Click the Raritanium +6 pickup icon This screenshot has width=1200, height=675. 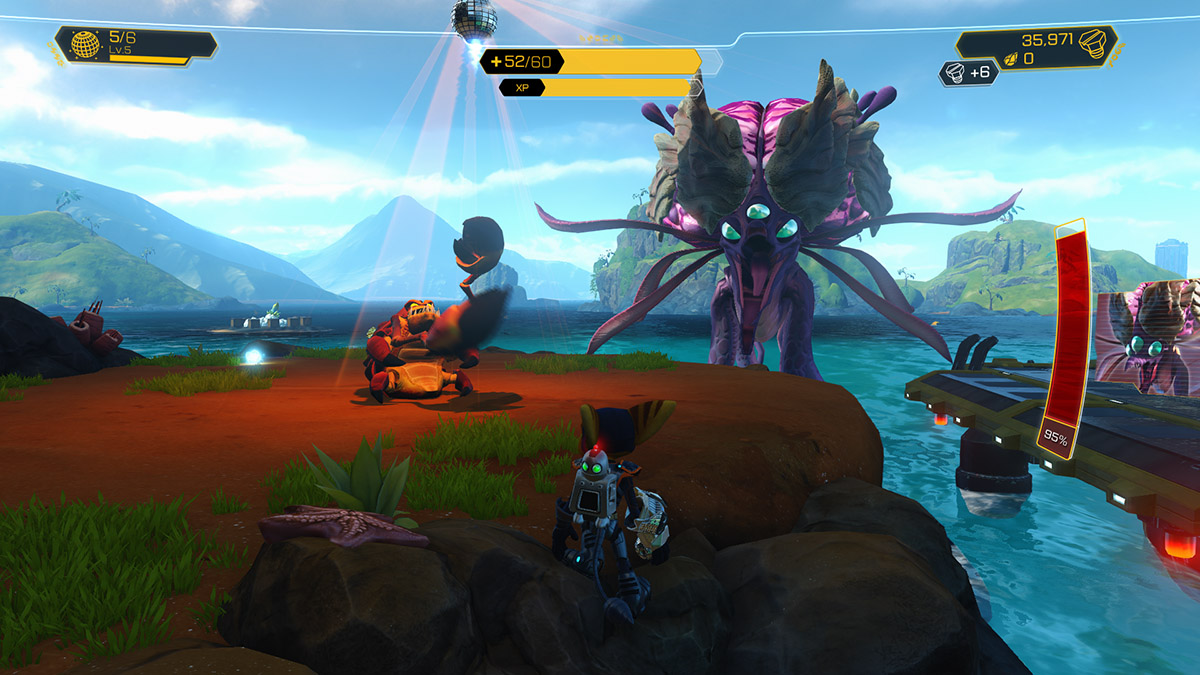956,72
